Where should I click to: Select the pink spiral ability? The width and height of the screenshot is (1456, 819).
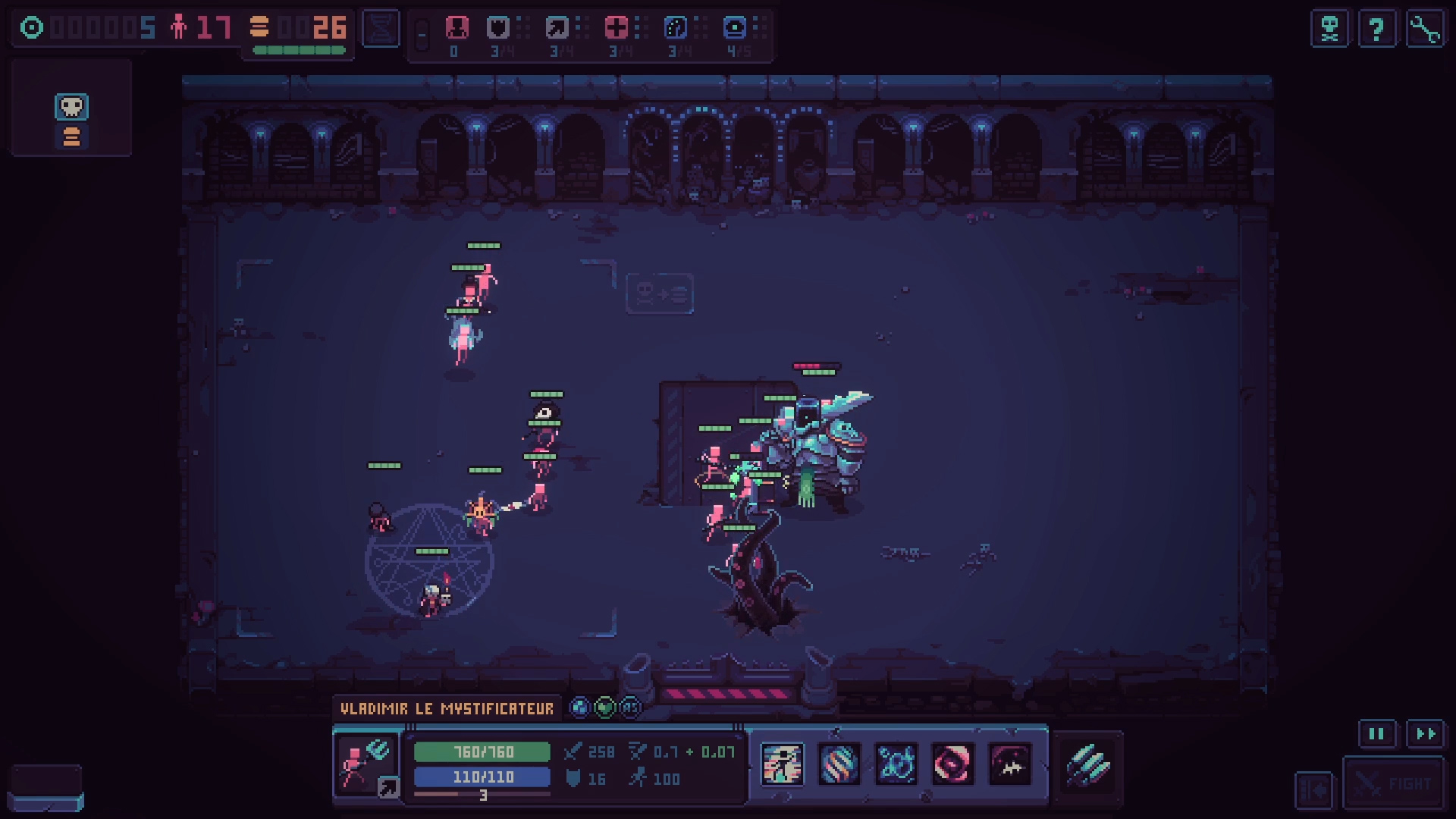(x=952, y=764)
